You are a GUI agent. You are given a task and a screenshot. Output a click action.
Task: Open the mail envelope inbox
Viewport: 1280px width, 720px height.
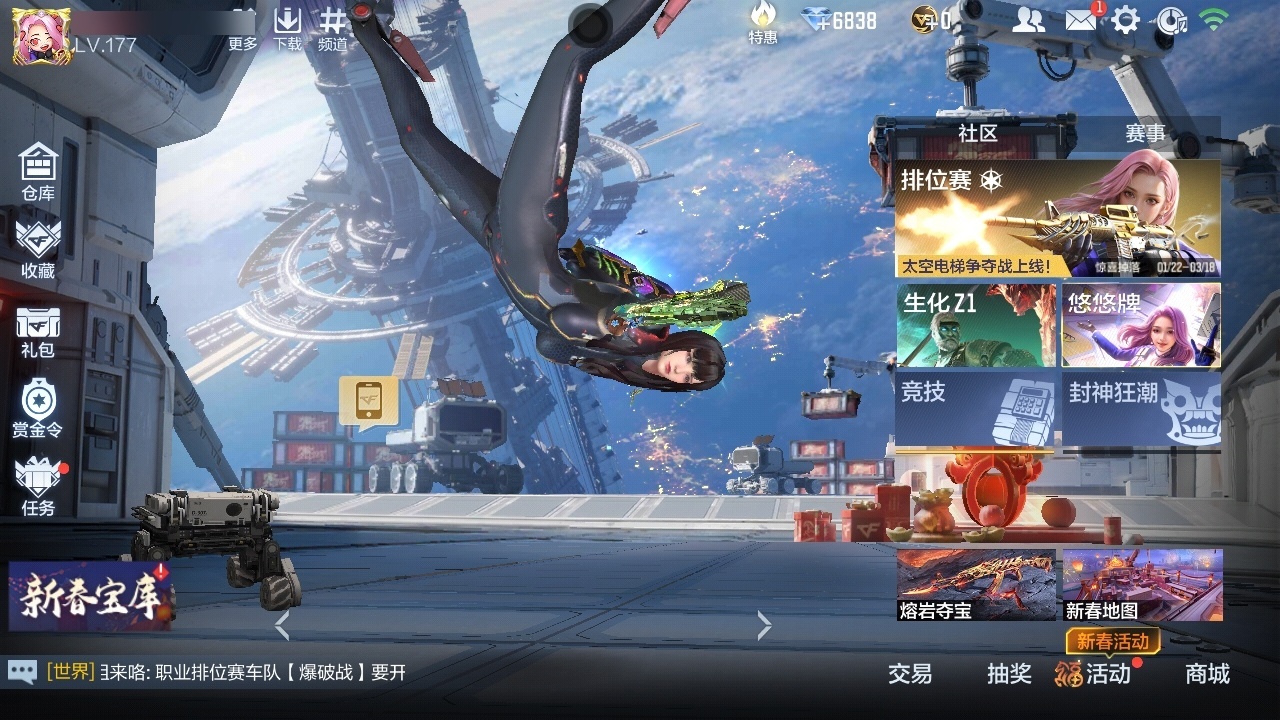click(x=1080, y=20)
